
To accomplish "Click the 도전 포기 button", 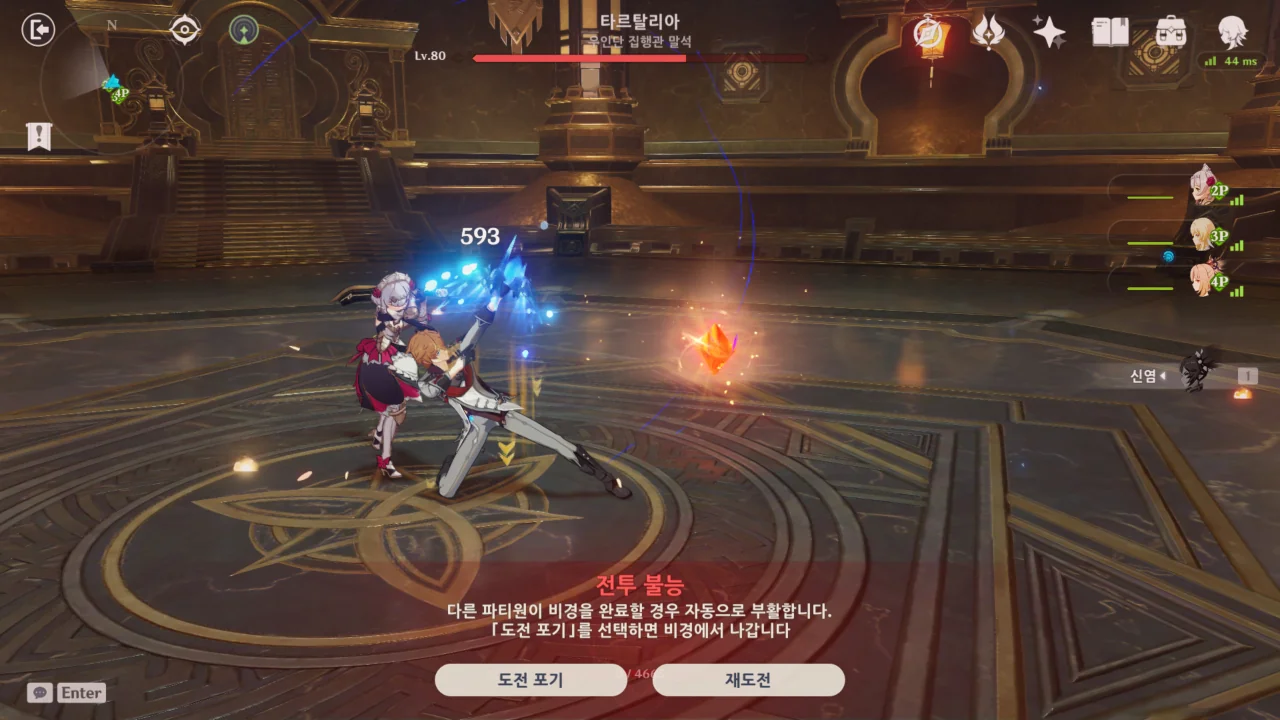I will [x=530, y=680].
